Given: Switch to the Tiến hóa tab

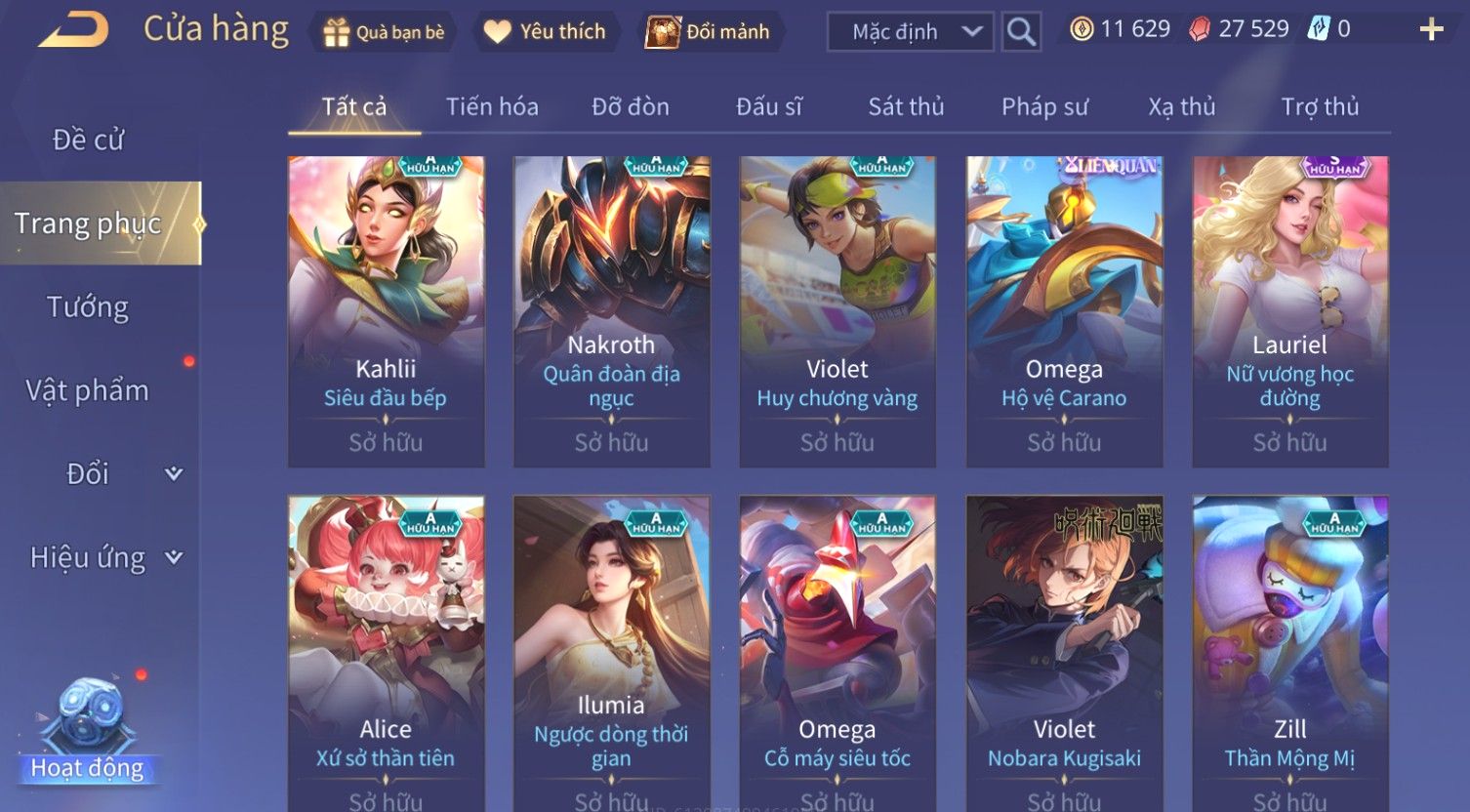Looking at the screenshot, I should (x=492, y=106).
